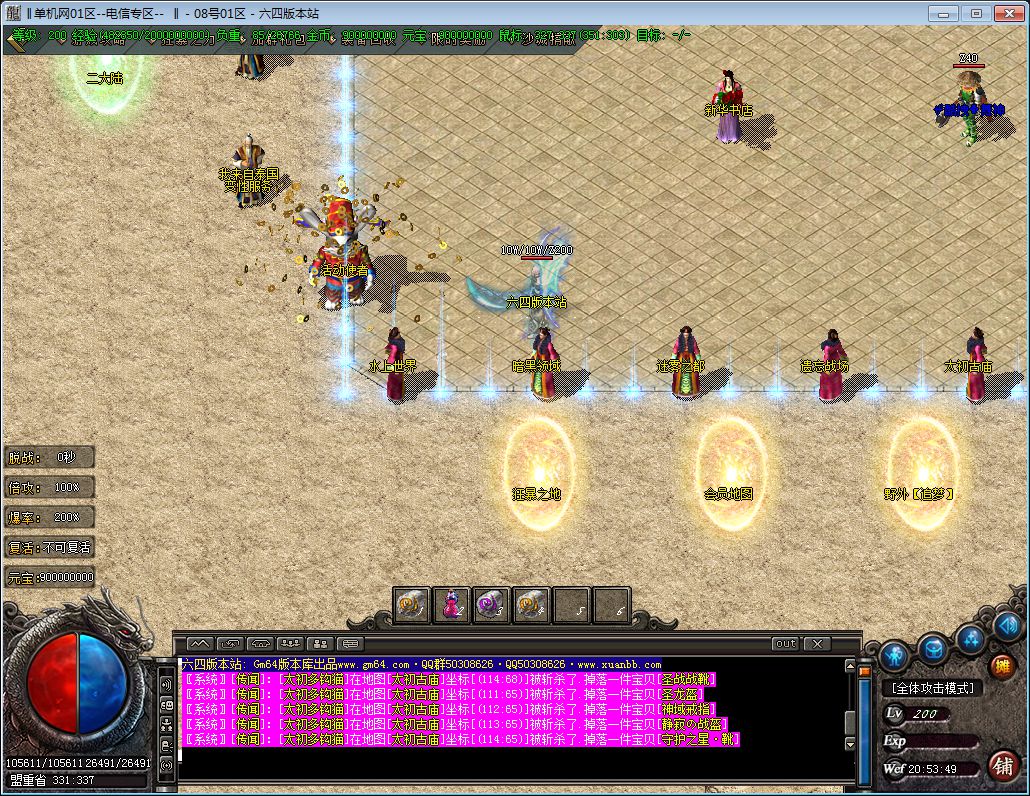Open the bag using the blue chest icon
The image size is (1030, 796).
pyautogui.click(x=934, y=647)
